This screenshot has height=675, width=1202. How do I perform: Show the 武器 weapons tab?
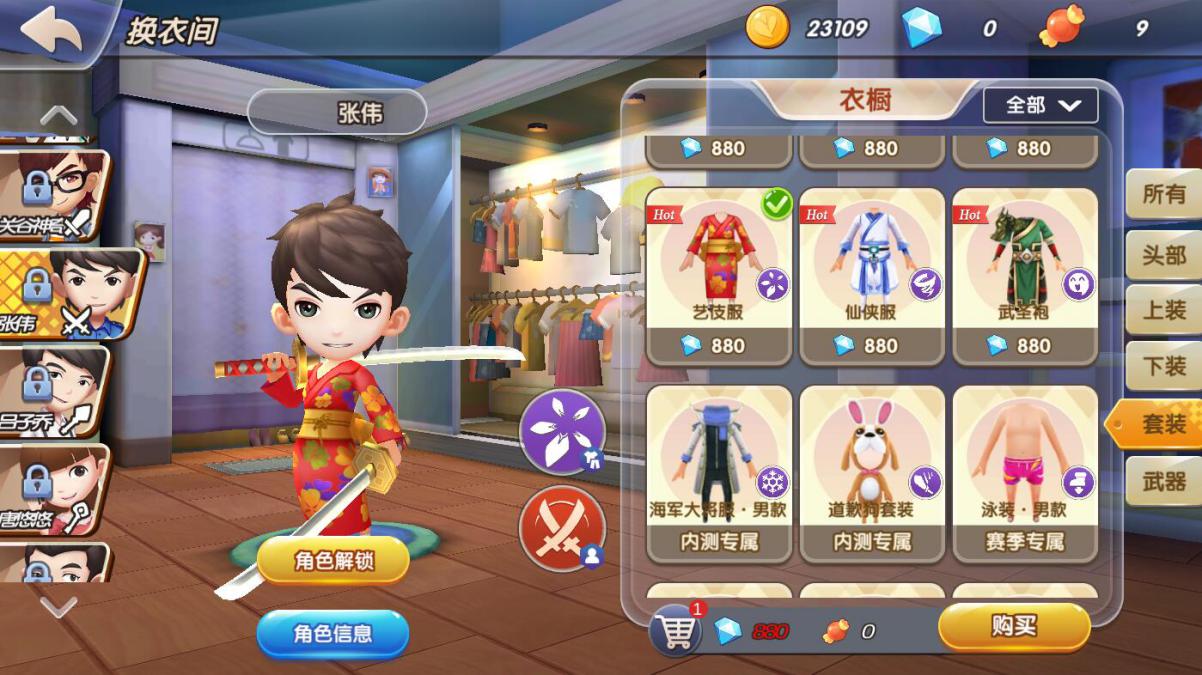point(1163,482)
